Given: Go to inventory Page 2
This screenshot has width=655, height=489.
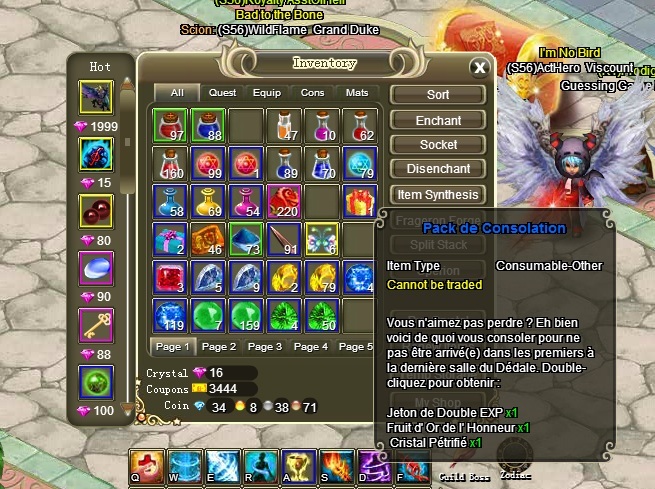Looking at the screenshot, I should pos(219,347).
